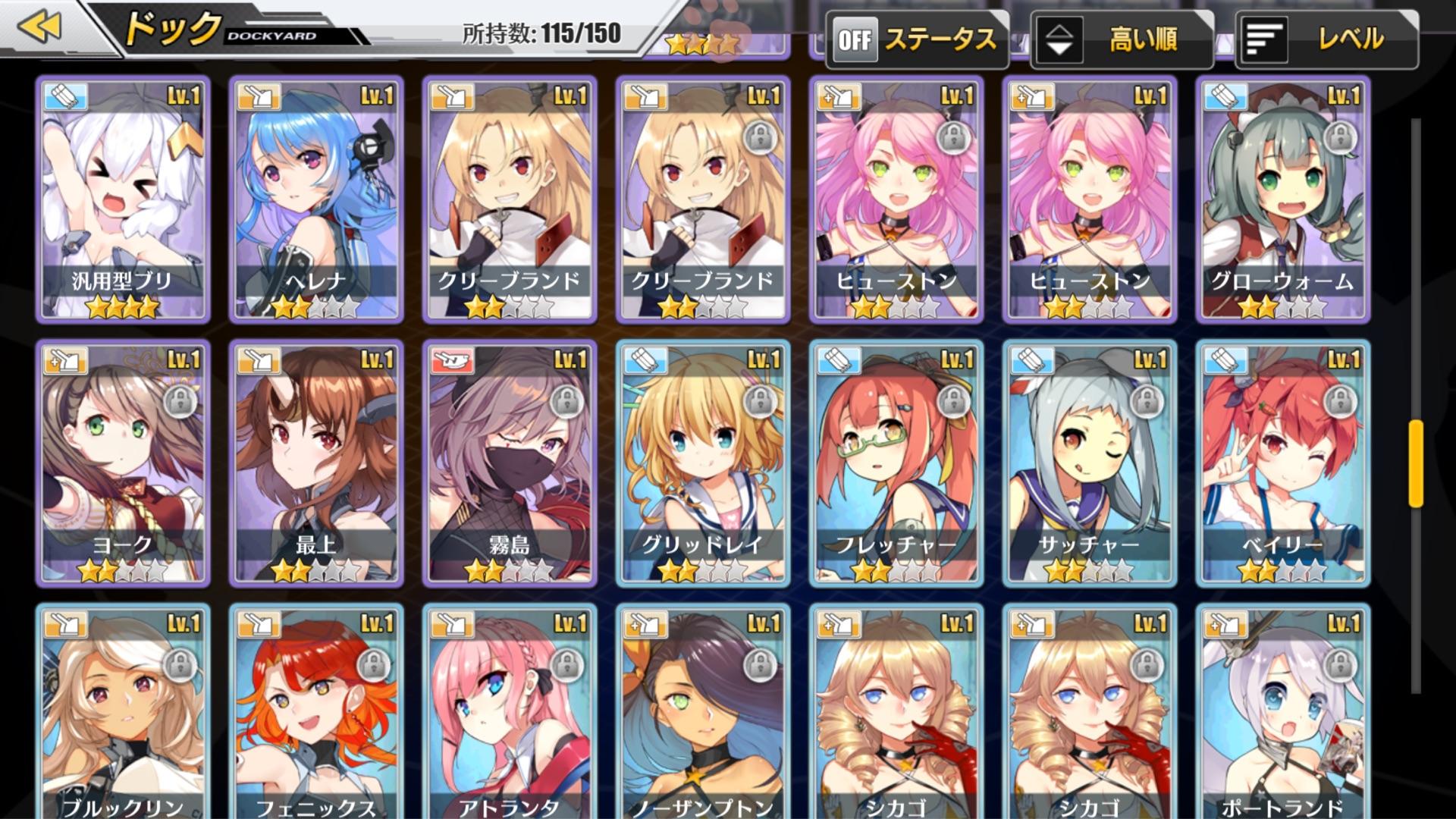Tap the 所持数 115/150 capacity display
This screenshot has height=819, width=1456.
point(540,33)
